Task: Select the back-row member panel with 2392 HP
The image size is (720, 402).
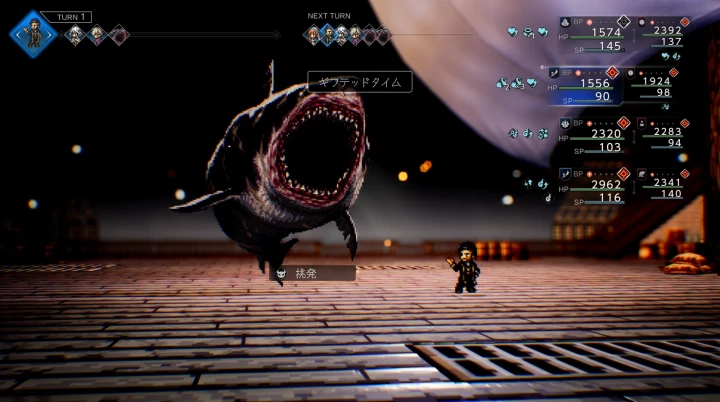Action: (663, 34)
